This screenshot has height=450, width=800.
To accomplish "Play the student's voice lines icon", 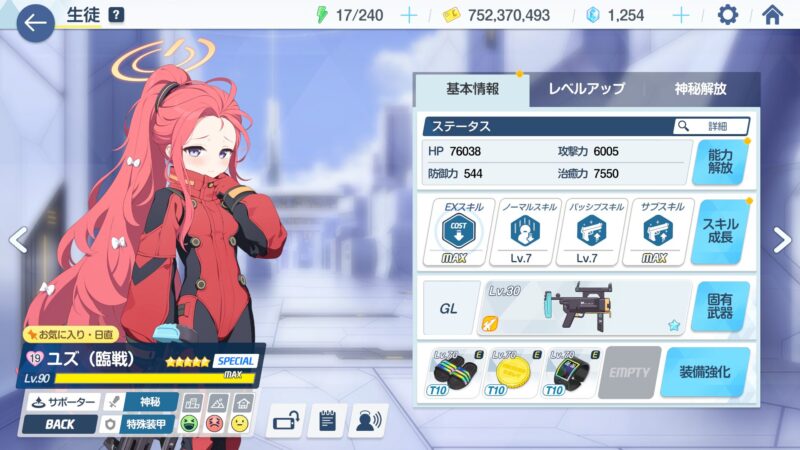I will pos(369,421).
